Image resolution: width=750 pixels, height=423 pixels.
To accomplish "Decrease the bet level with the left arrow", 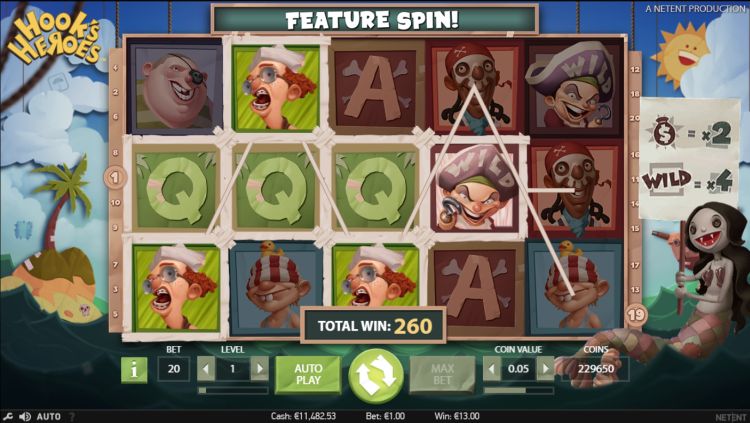I will pyautogui.click(x=206, y=369).
